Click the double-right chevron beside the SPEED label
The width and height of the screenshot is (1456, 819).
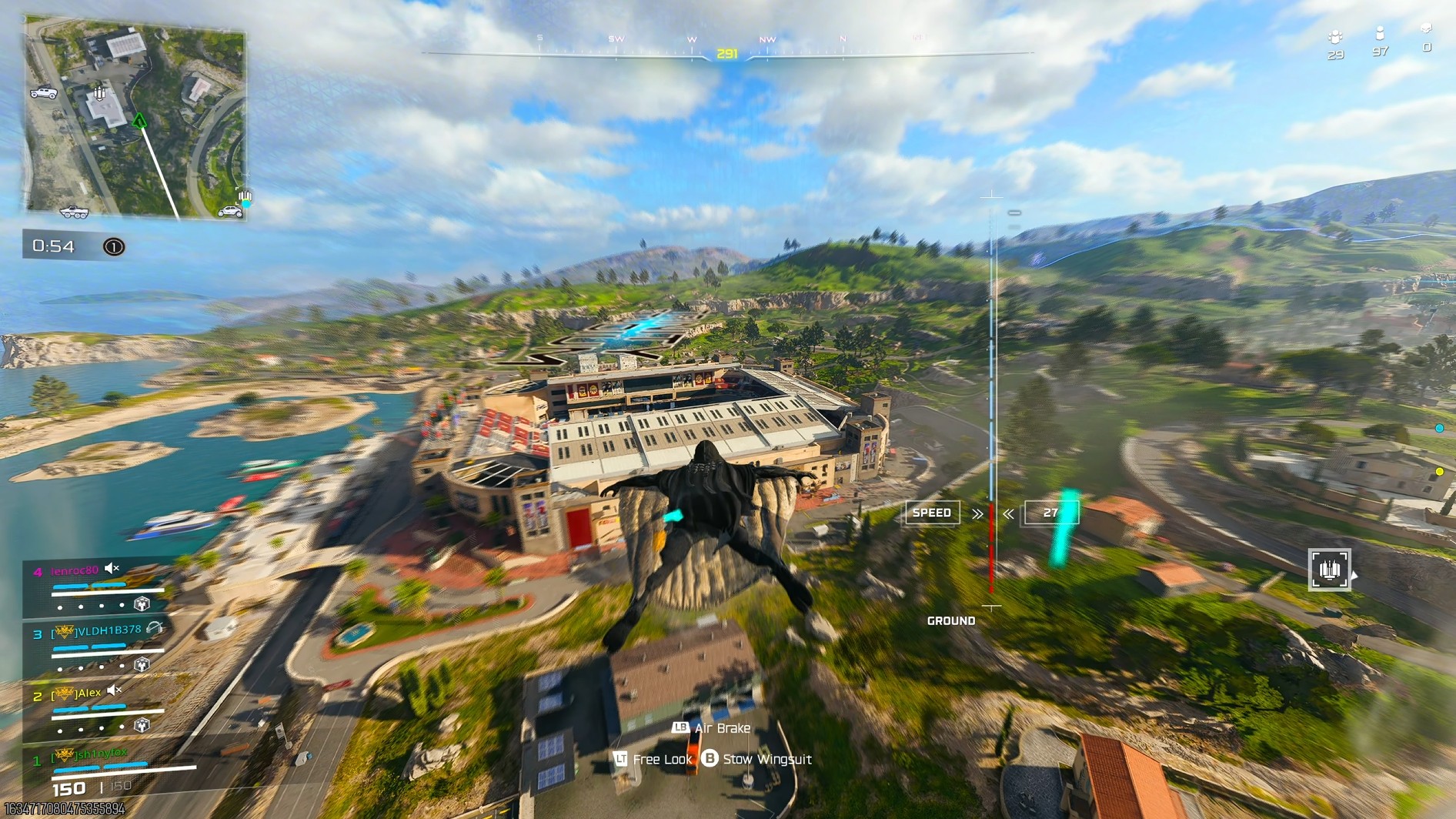(x=977, y=513)
